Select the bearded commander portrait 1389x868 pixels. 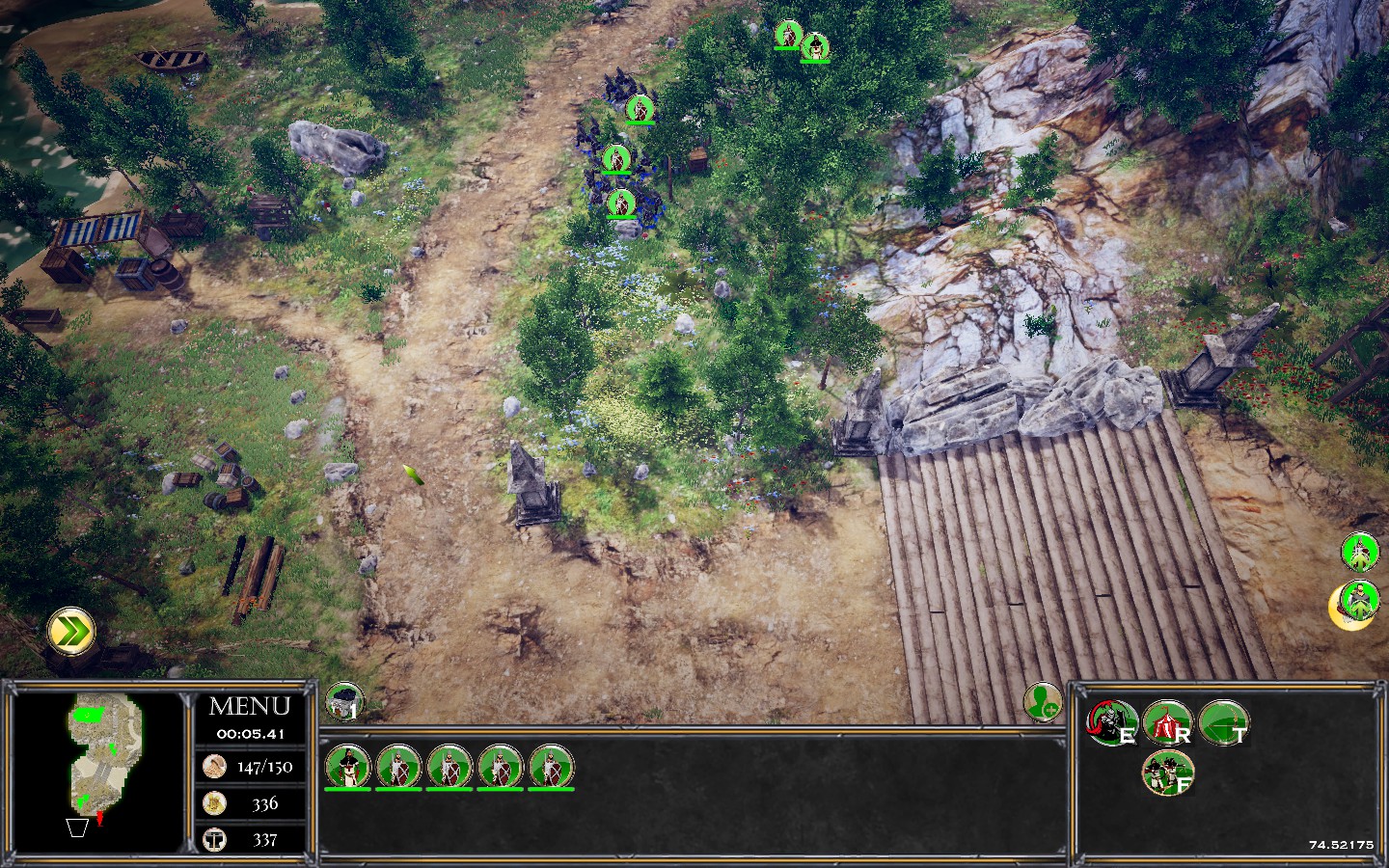[347, 766]
